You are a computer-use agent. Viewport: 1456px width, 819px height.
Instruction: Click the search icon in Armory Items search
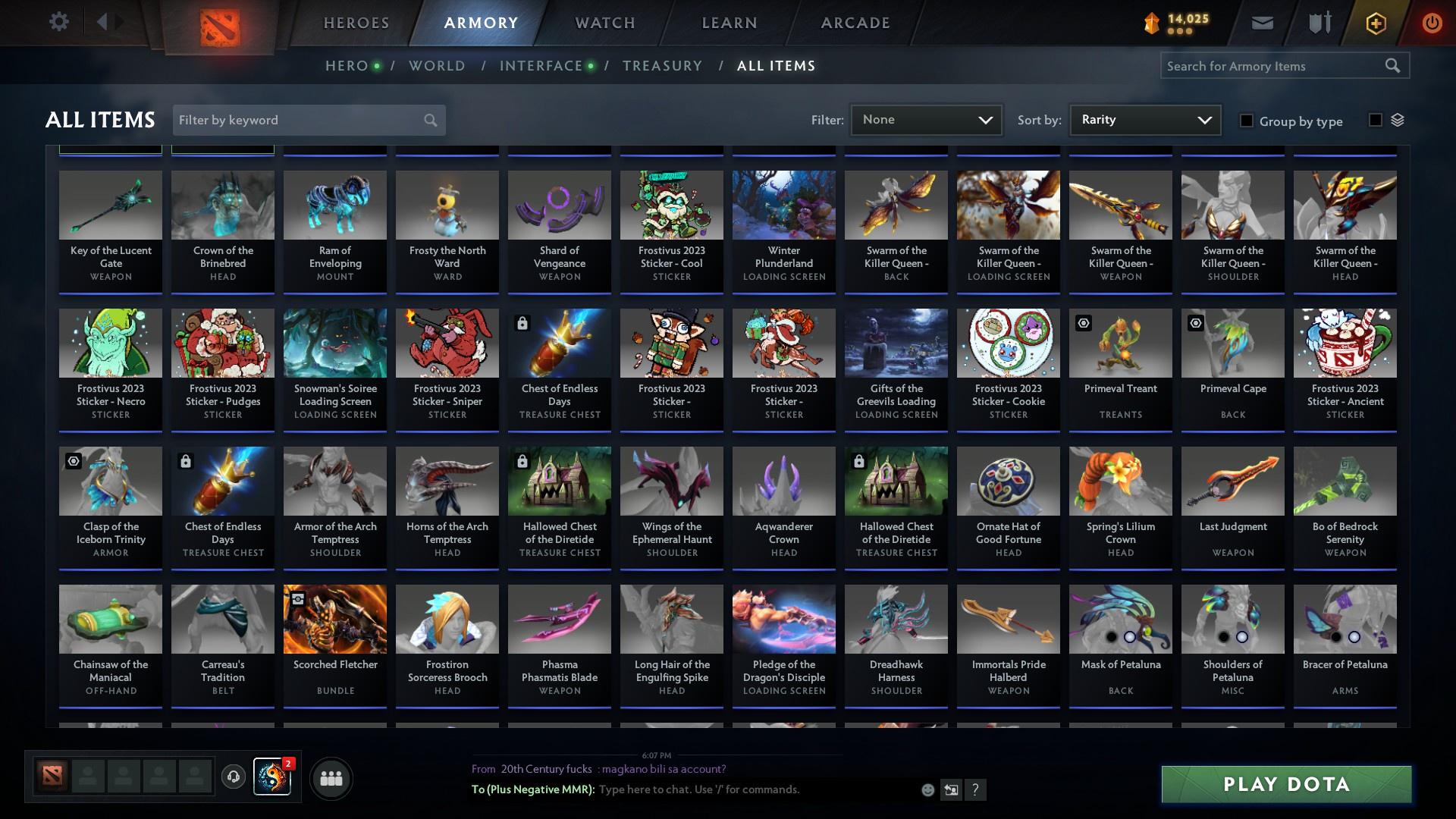tap(1394, 65)
